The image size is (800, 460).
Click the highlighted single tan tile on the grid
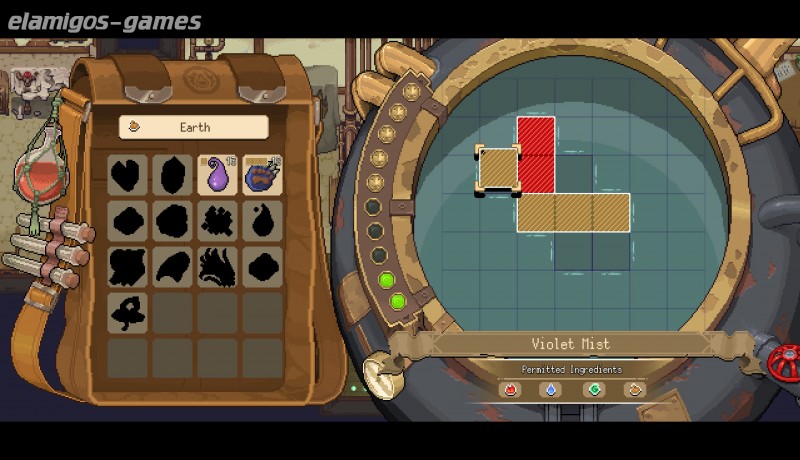497,167
